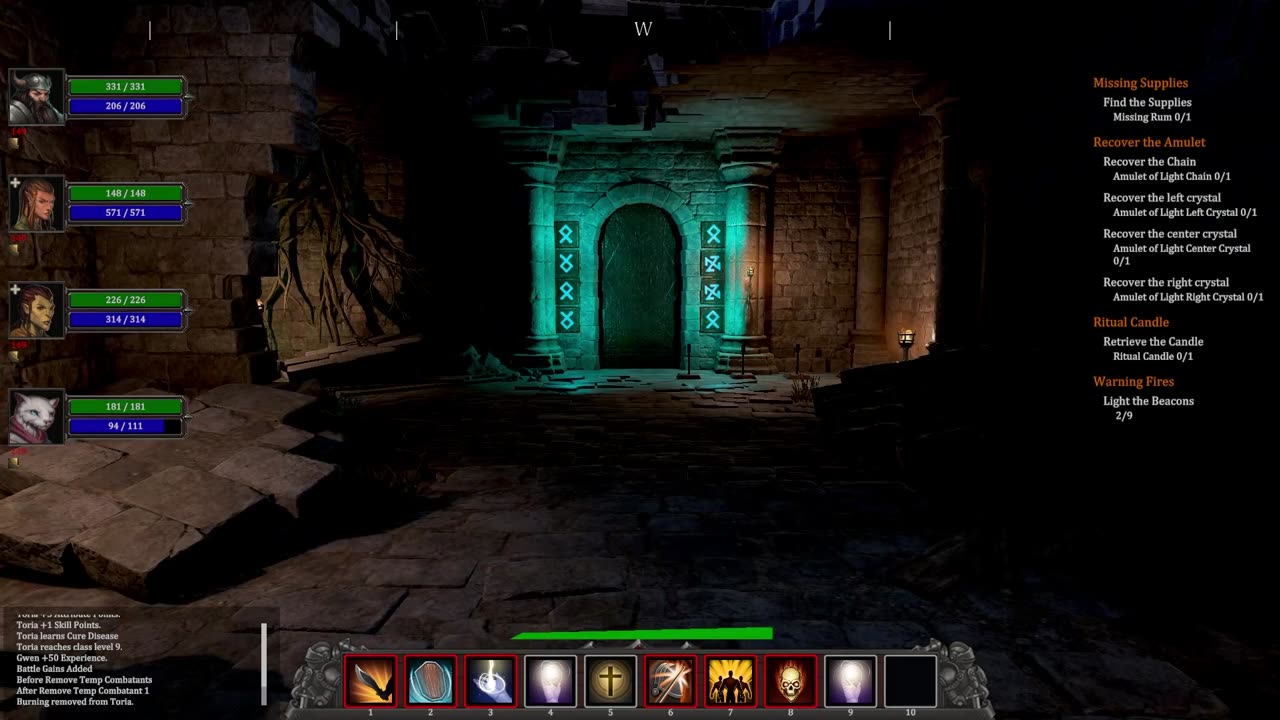Cast the flaming skull spell
Viewport: 1280px width, 720px height.
(791, 681)
